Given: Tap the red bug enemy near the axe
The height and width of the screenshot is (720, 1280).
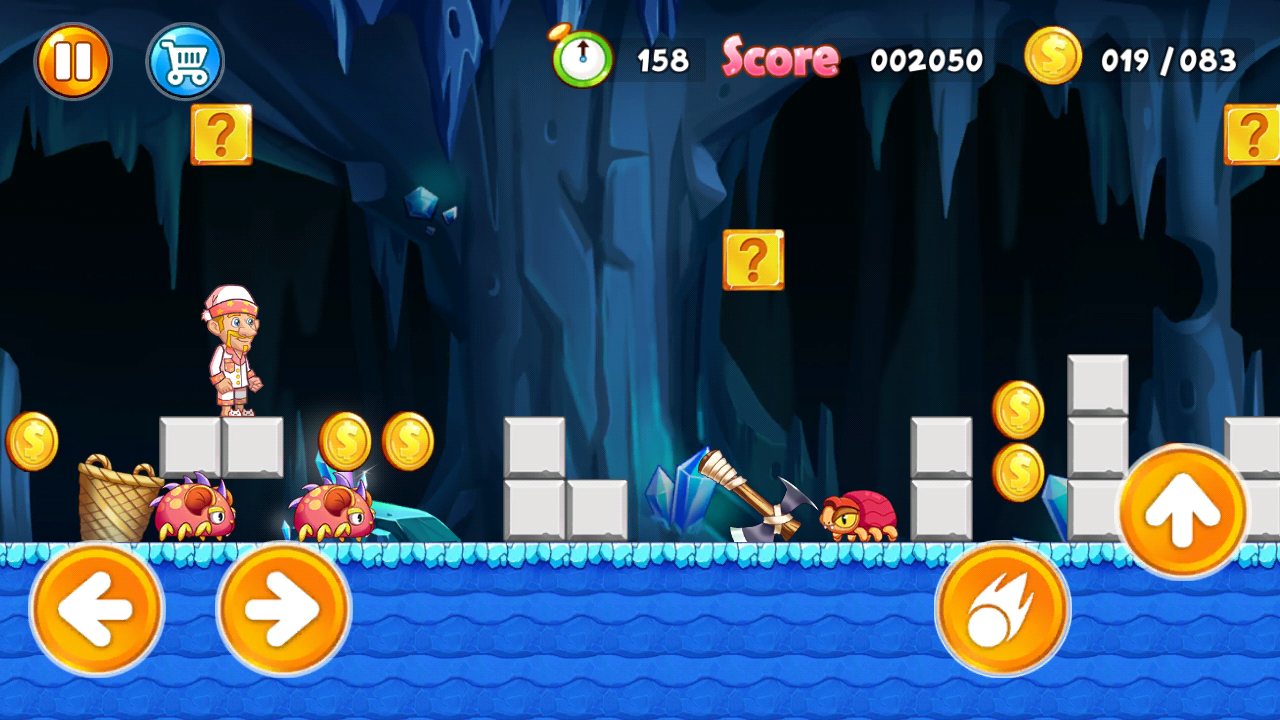Looking at the screenshot, I should tap(860, 515).
